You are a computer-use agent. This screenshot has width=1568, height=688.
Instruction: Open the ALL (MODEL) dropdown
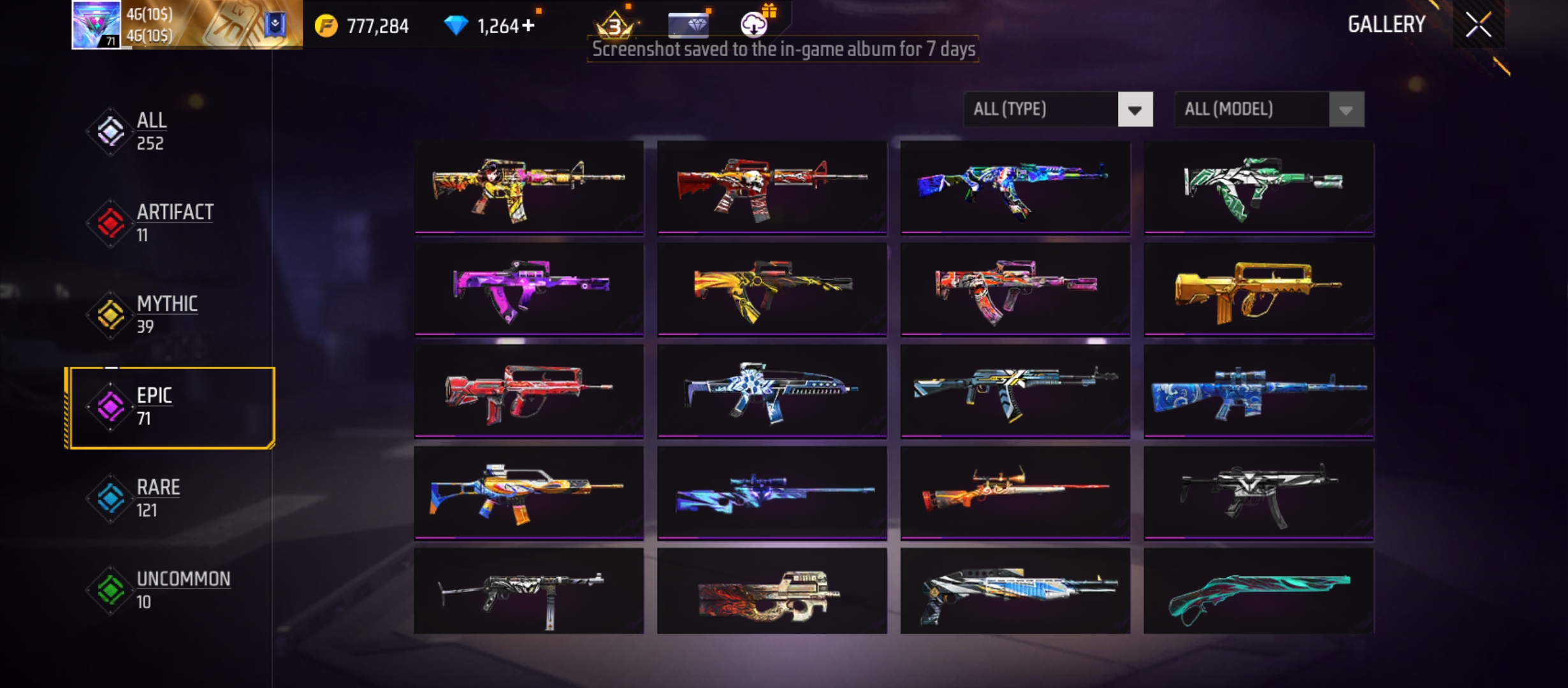[1268, 110]
